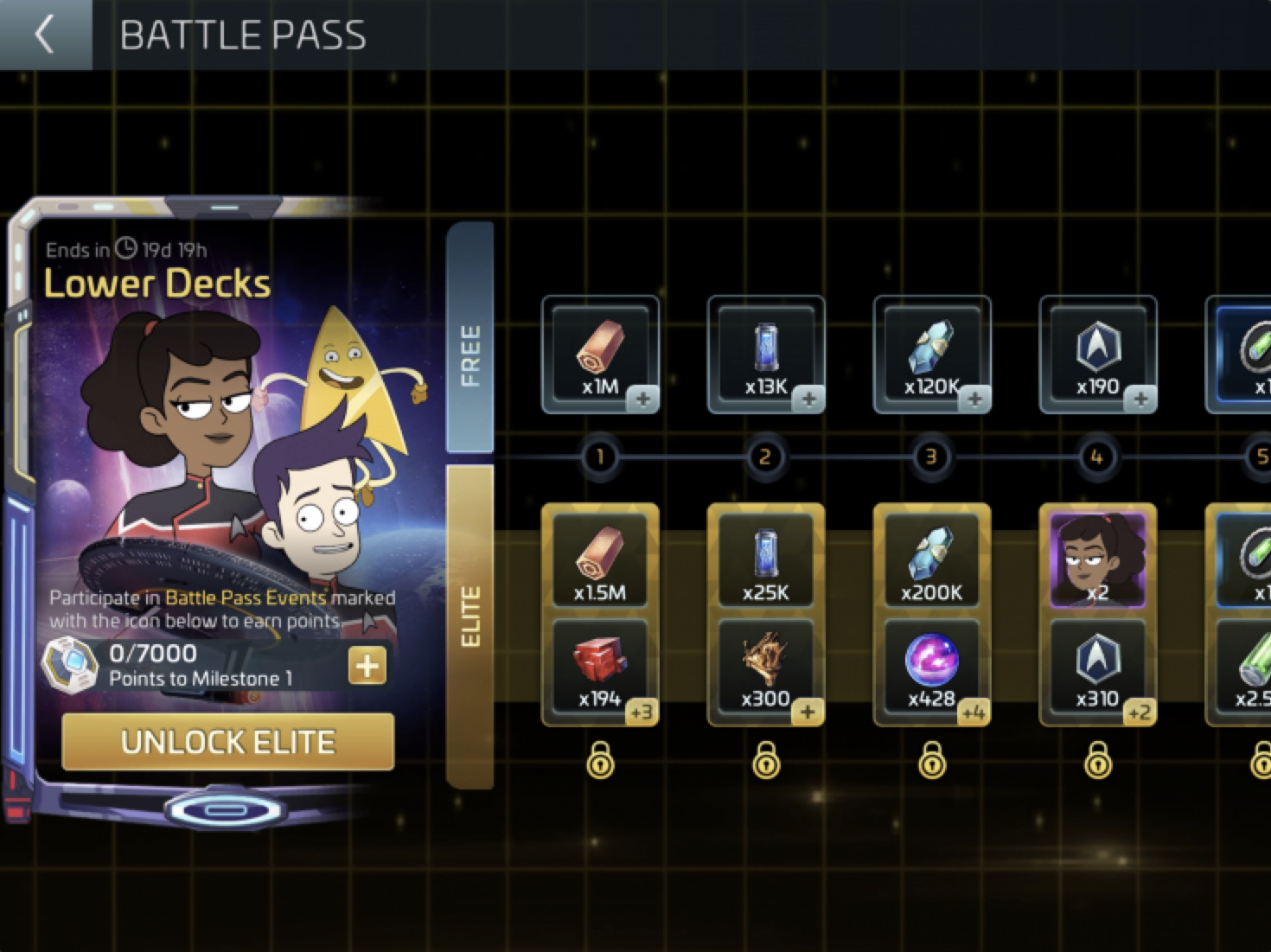Open the free x120K crystal reward
Screen dimensions: 1271x952
[x=932, y=355]
